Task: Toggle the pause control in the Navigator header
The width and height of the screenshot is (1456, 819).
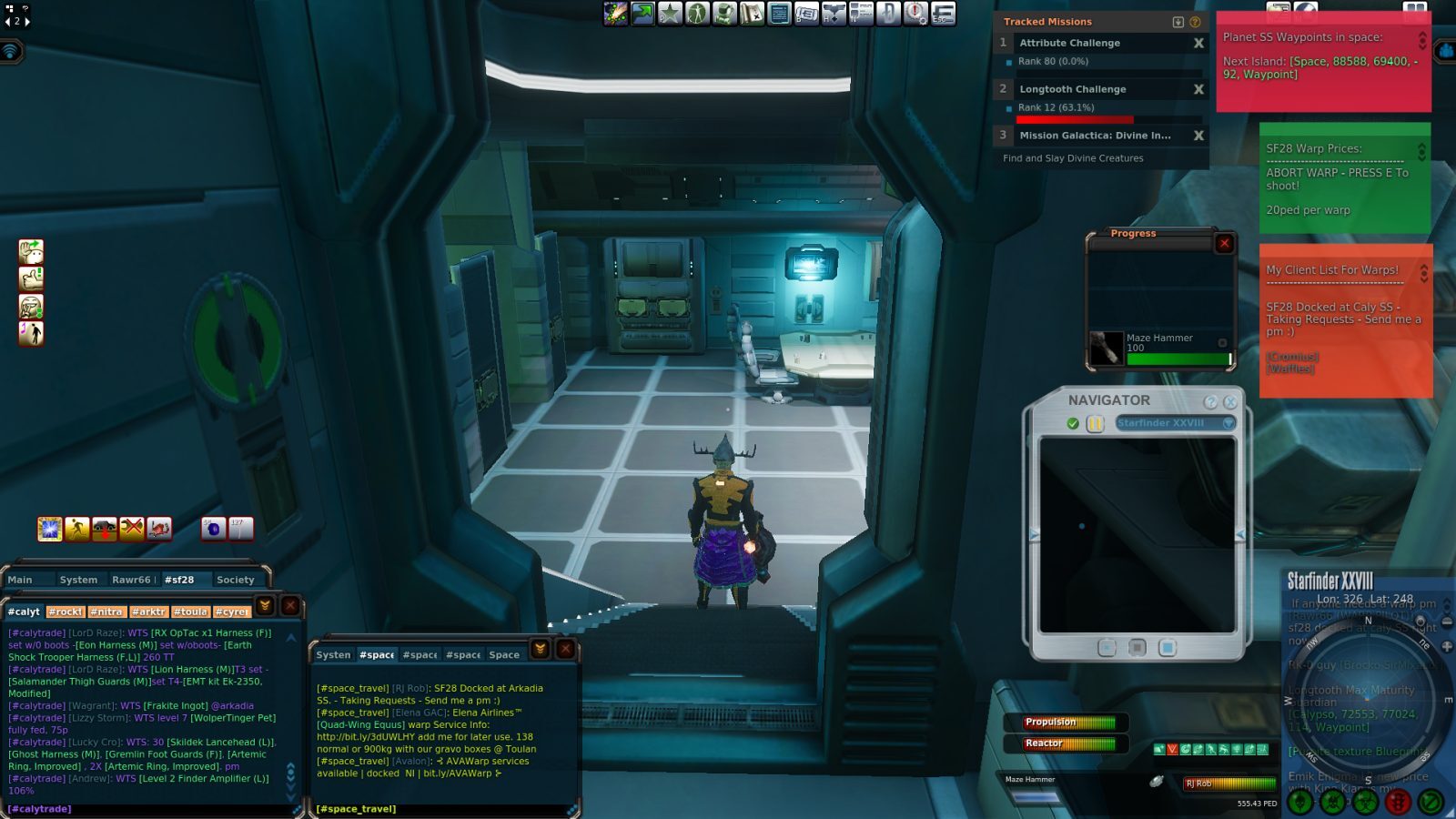Action: (1095, 422)
